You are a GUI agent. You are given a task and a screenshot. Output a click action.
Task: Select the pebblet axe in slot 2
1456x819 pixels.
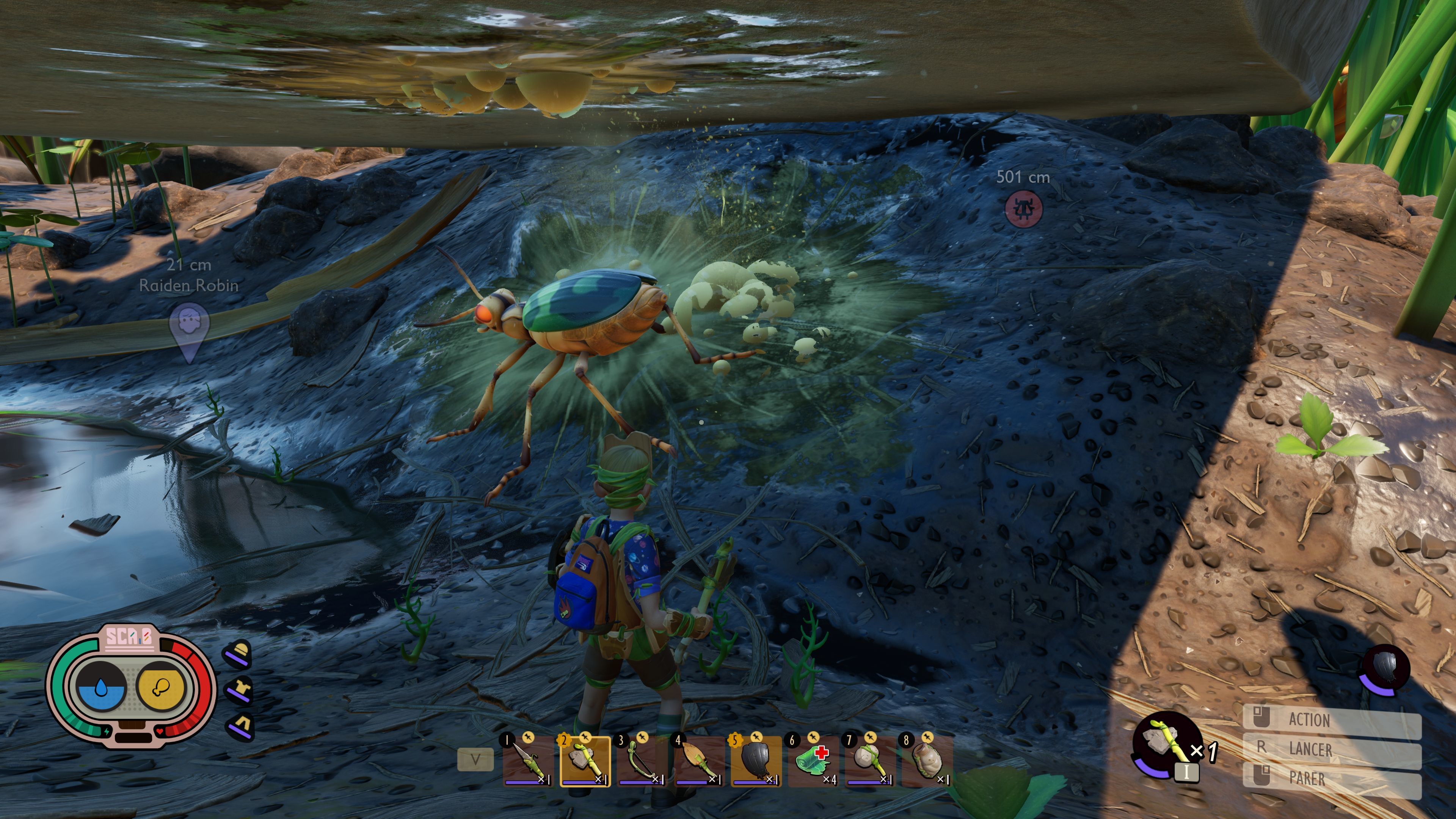click(585, 761)
